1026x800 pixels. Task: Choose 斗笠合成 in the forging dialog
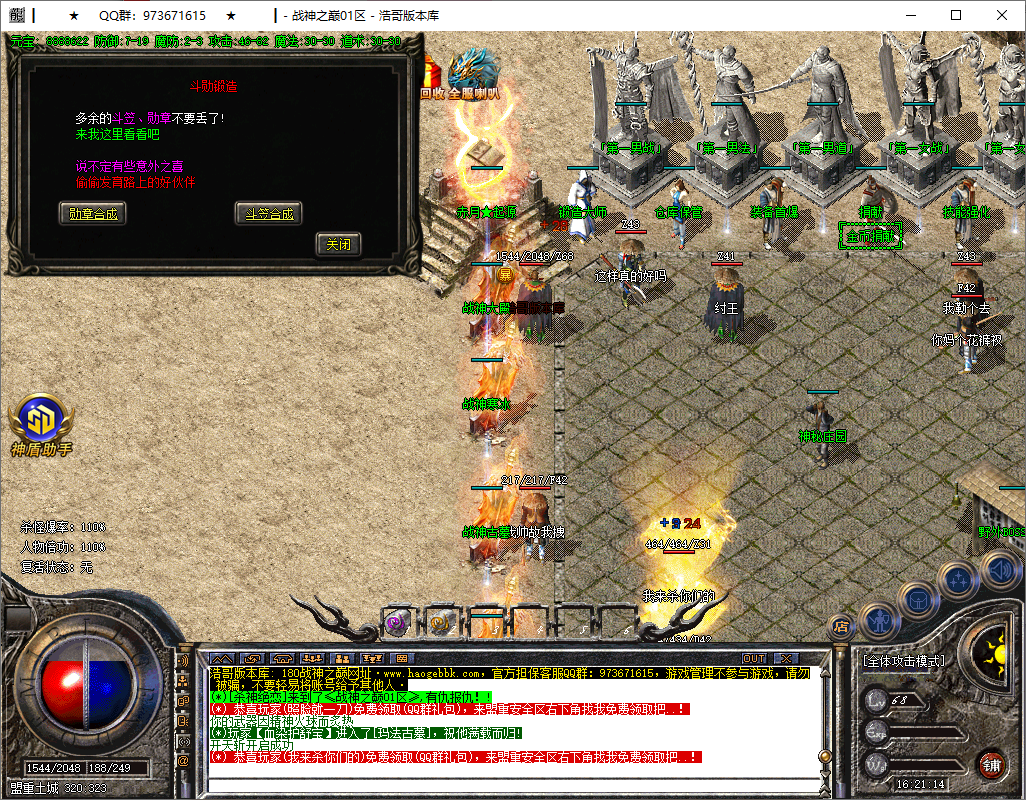(268, 213)
